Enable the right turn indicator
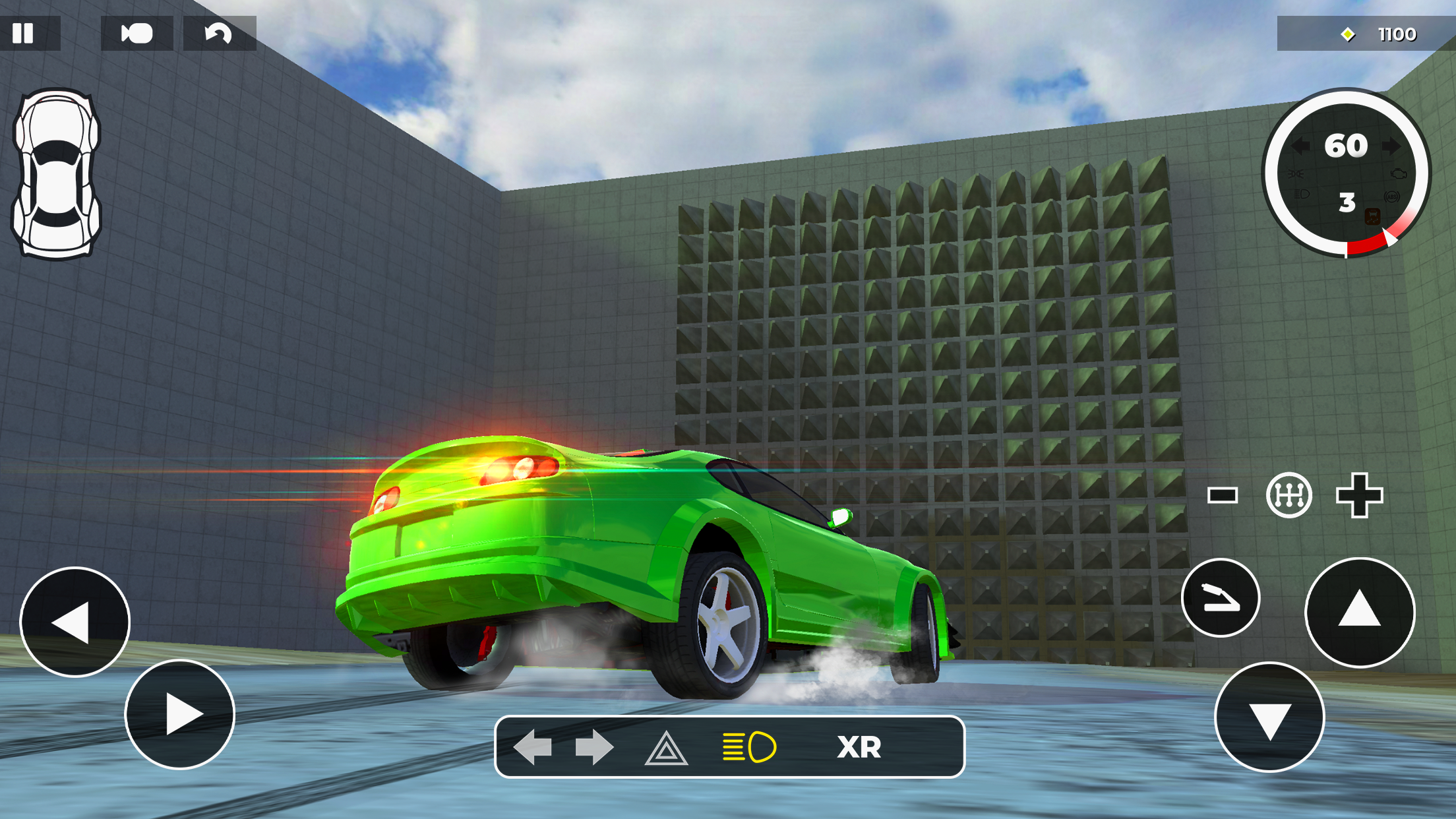The image size is (1456, 819). (595, 747)
